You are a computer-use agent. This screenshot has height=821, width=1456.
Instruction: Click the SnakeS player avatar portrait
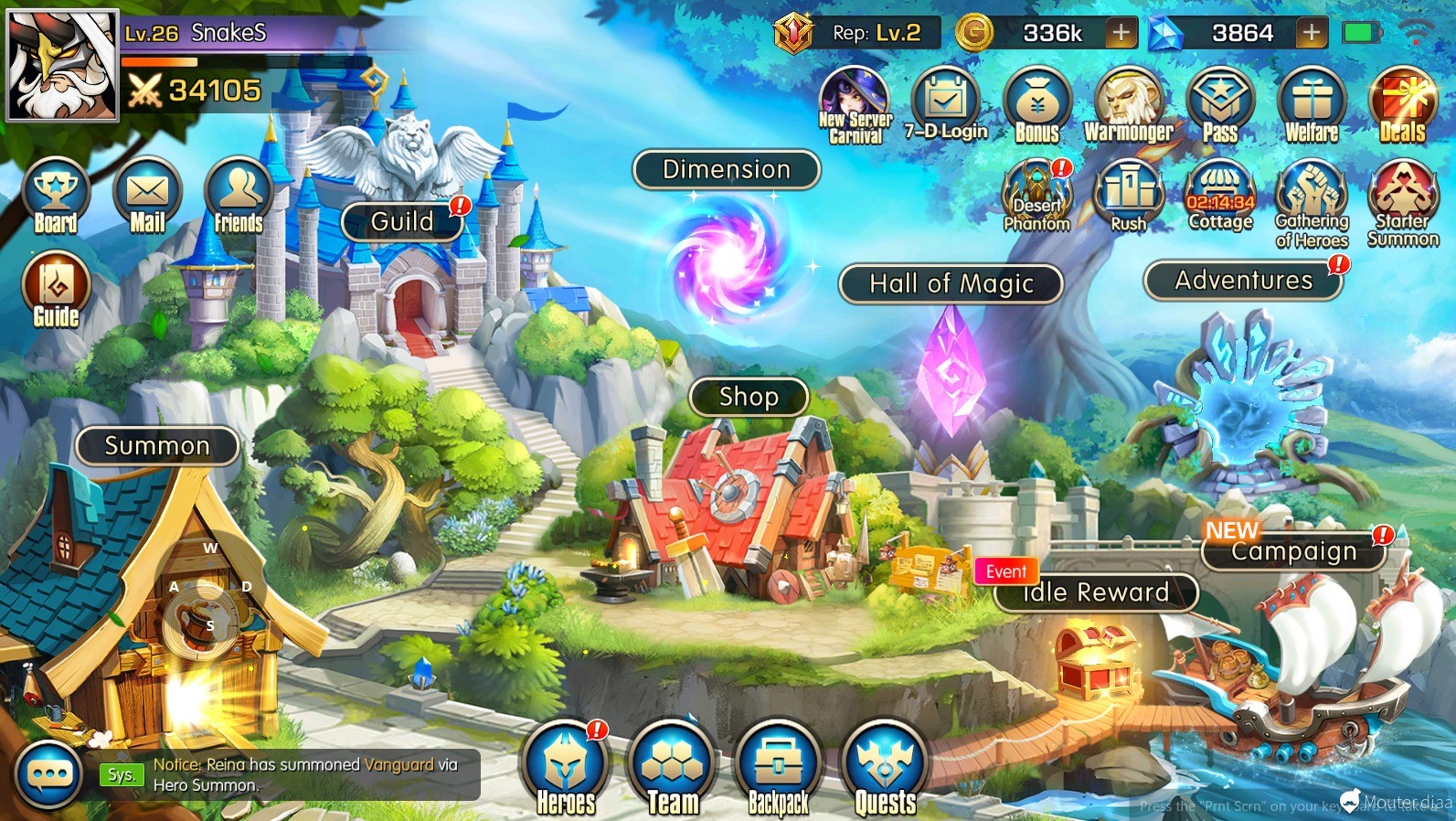pos(62,66)
